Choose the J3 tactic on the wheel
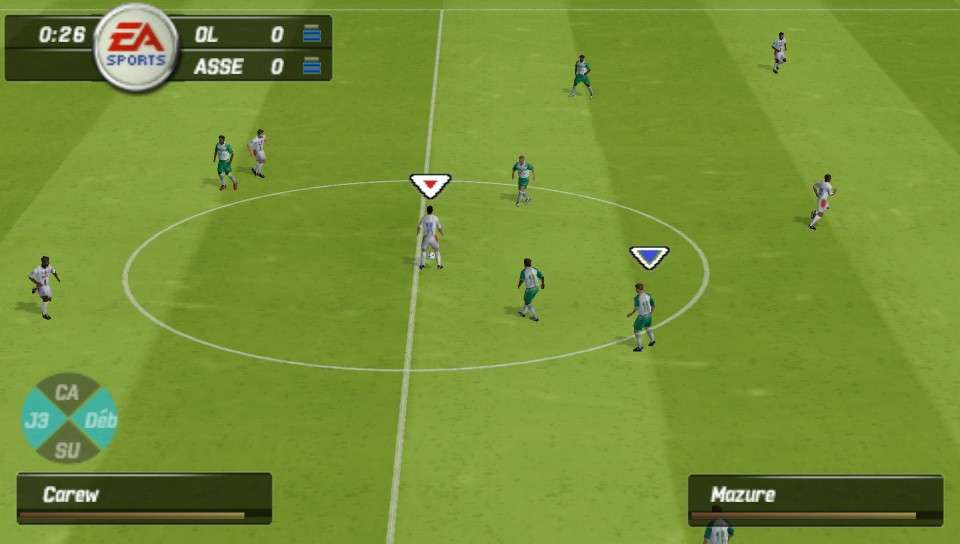Screen dimensions: 960x544 pyautogui.click(x=38, y=420)
